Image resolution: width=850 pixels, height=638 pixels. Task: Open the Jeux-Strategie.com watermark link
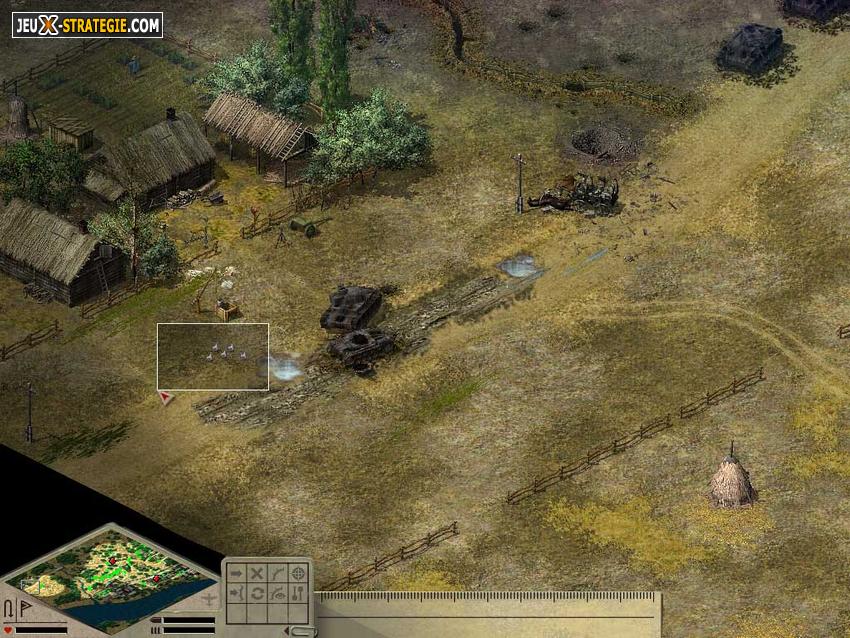87,25
